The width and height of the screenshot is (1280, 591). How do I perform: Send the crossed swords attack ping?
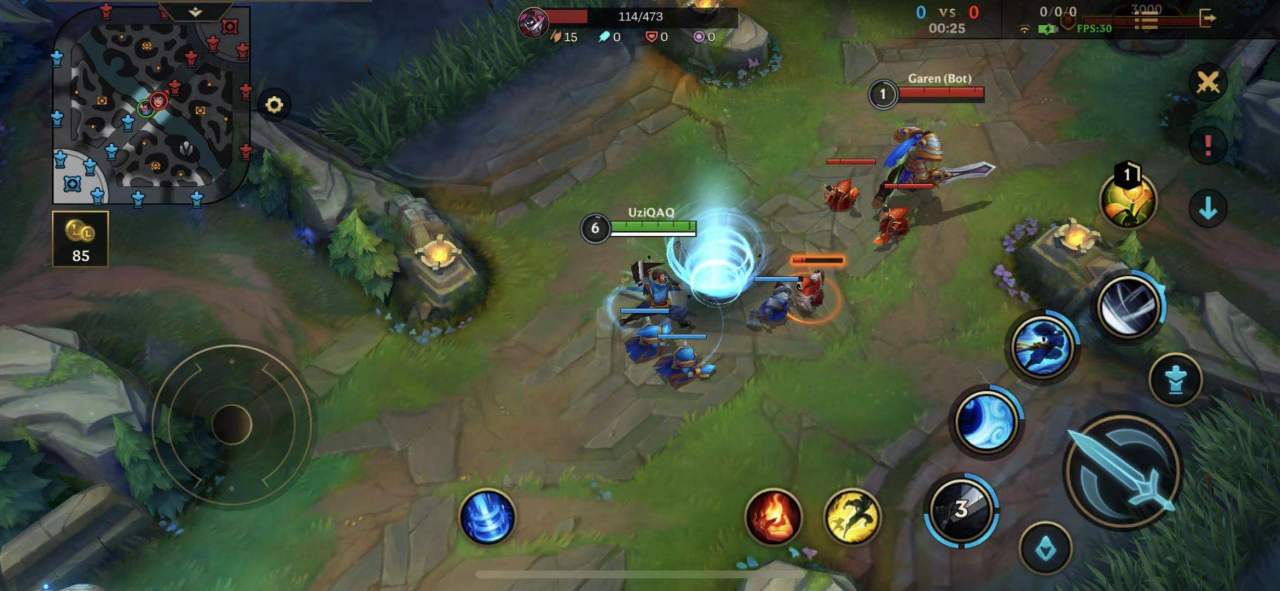pyautogui.click(x=1208, y=83)
